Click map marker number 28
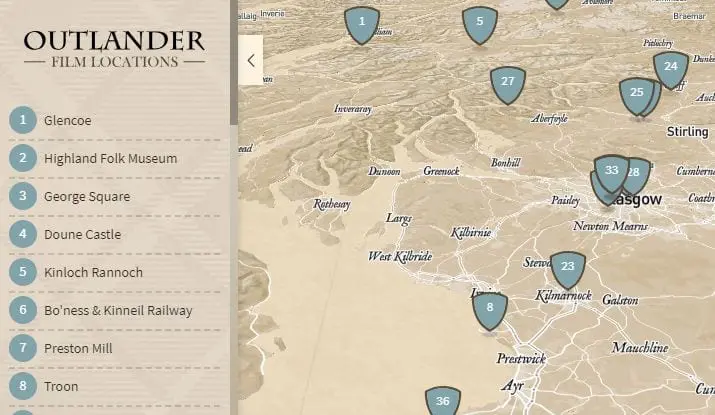The height and width of the screenshot is (415, 715). pos(635,174)
